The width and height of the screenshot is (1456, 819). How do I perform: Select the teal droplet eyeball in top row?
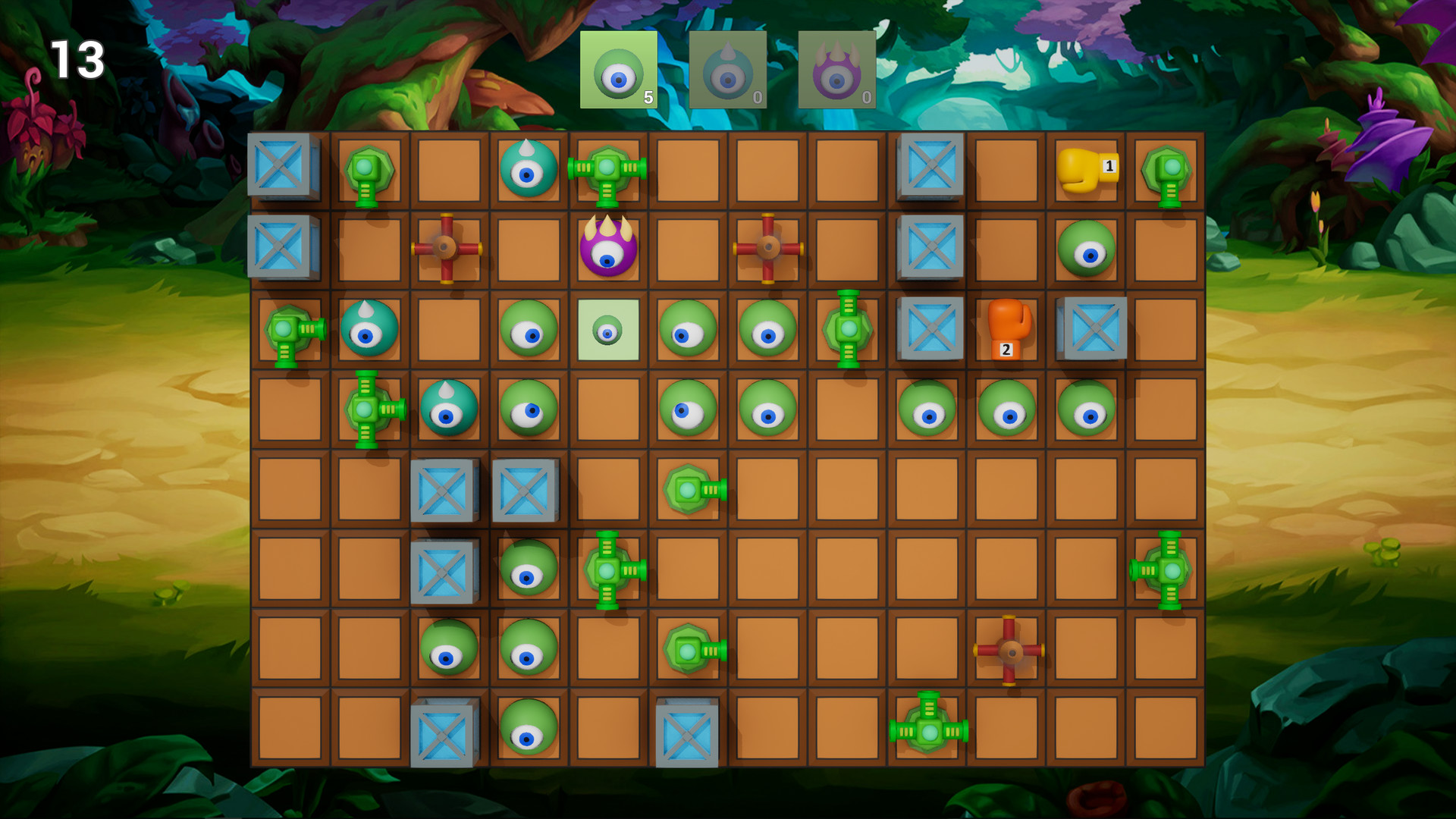coord(529,170)
